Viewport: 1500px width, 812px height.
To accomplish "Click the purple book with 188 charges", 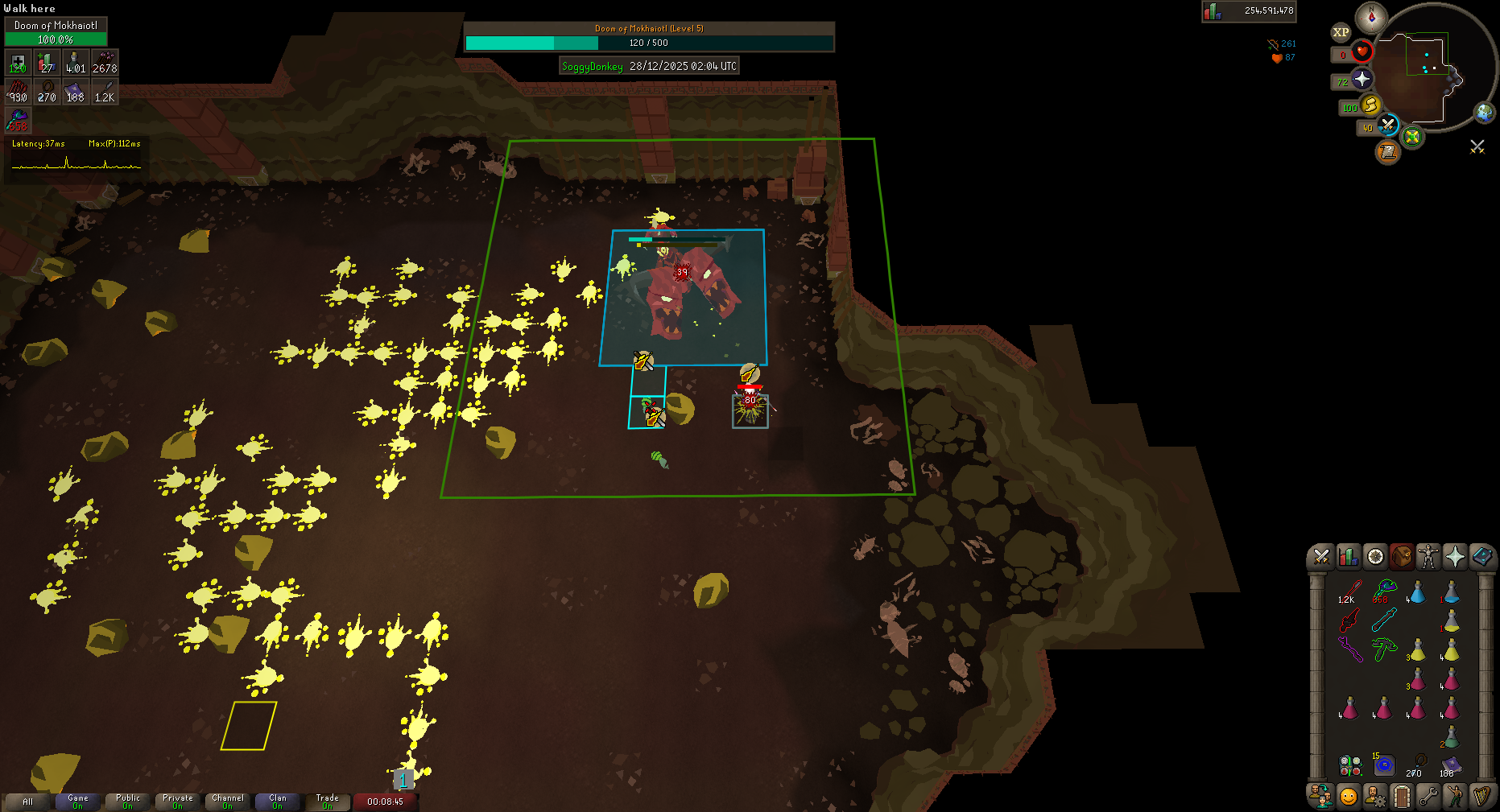I will pos(1450,765).
